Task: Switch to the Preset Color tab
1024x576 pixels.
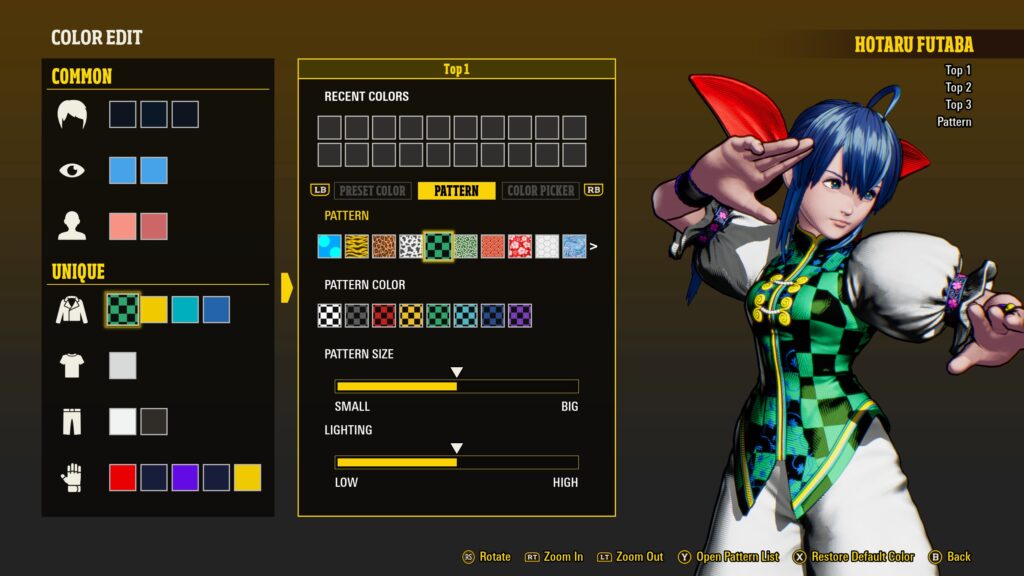Action: [x=373, y=191]
